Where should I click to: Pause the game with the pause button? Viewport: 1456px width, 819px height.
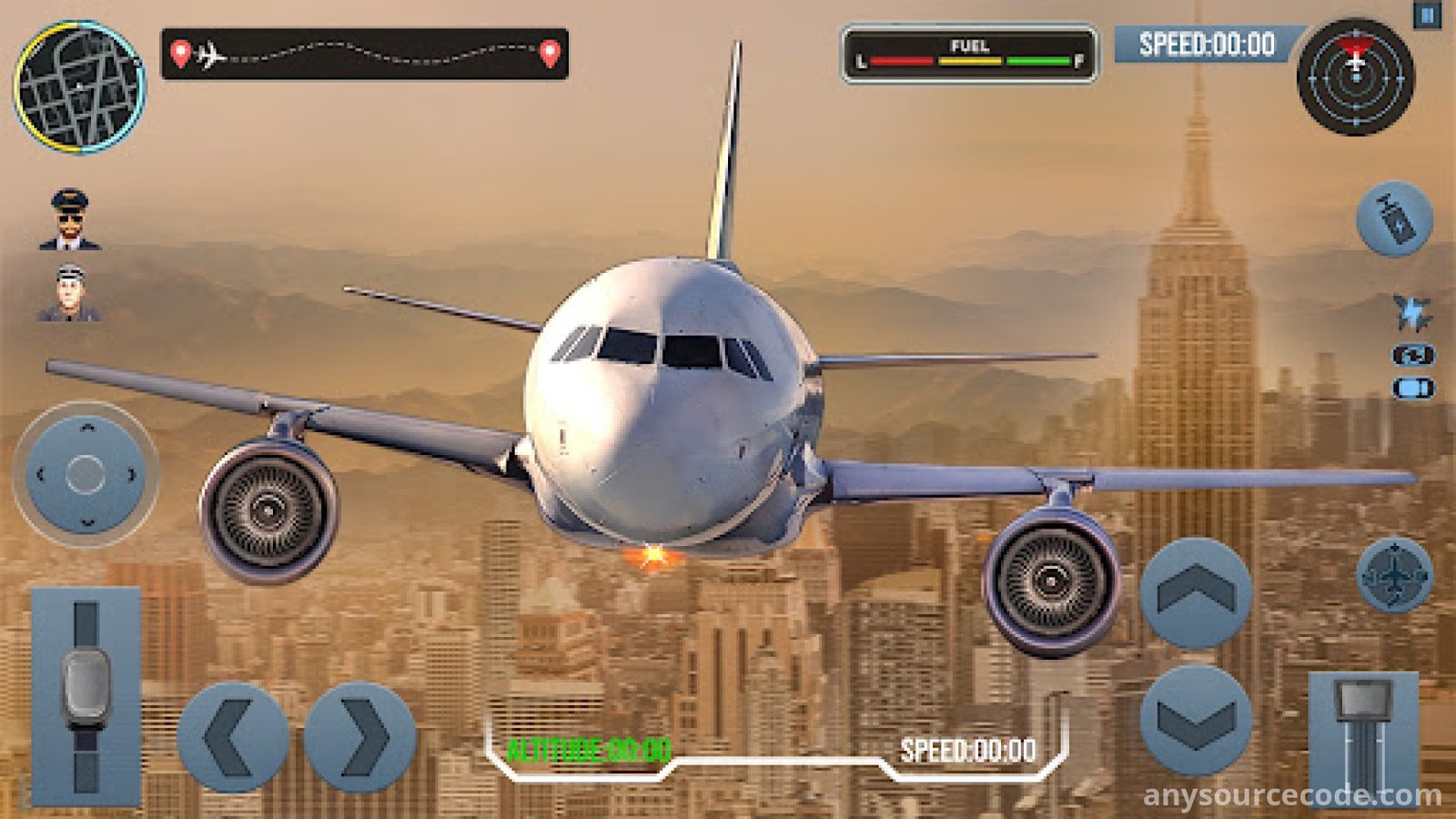click(x=1427, y=15)
